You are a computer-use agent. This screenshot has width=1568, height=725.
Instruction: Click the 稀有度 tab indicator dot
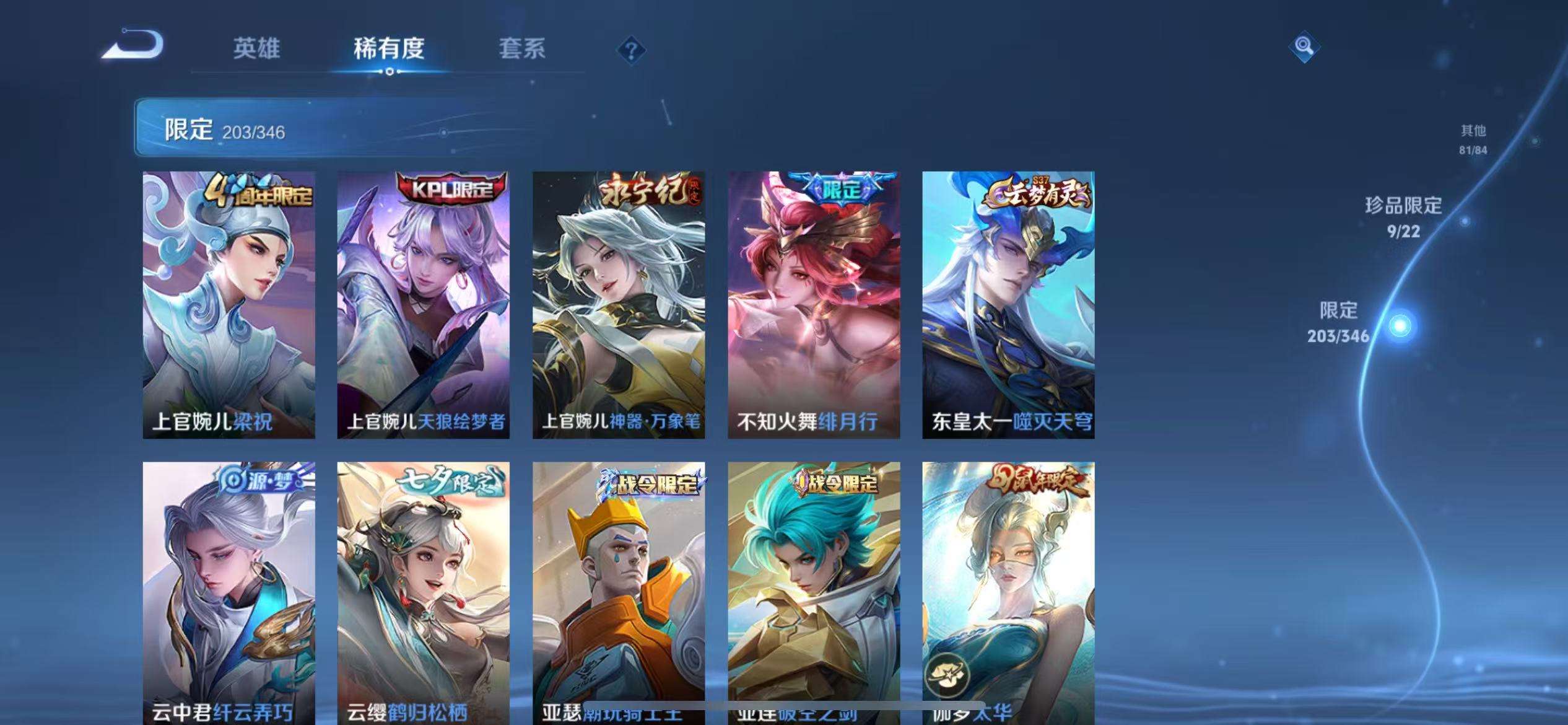pos(391,72)
